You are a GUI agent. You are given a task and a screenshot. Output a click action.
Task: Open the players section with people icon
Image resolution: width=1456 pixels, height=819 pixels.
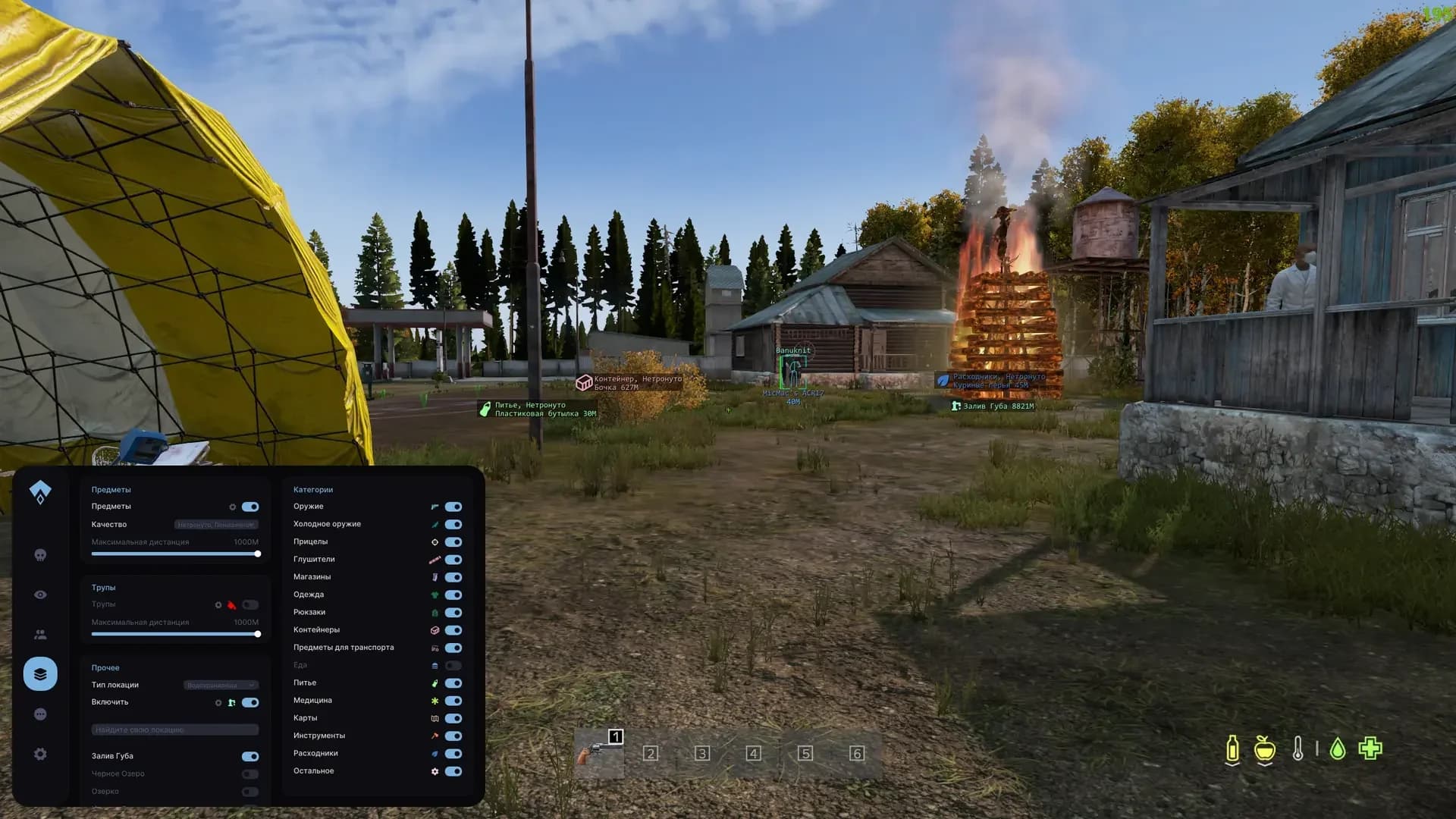(x=40, y=634)
